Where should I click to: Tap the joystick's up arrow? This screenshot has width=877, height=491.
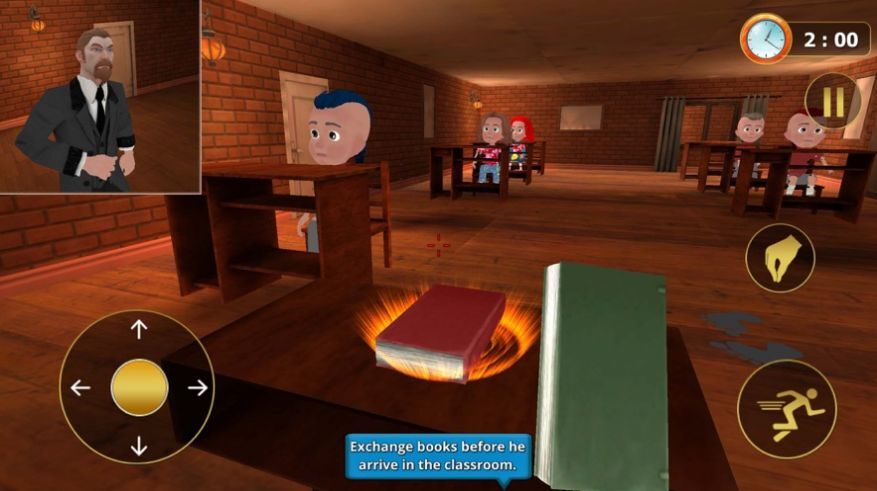139,329
